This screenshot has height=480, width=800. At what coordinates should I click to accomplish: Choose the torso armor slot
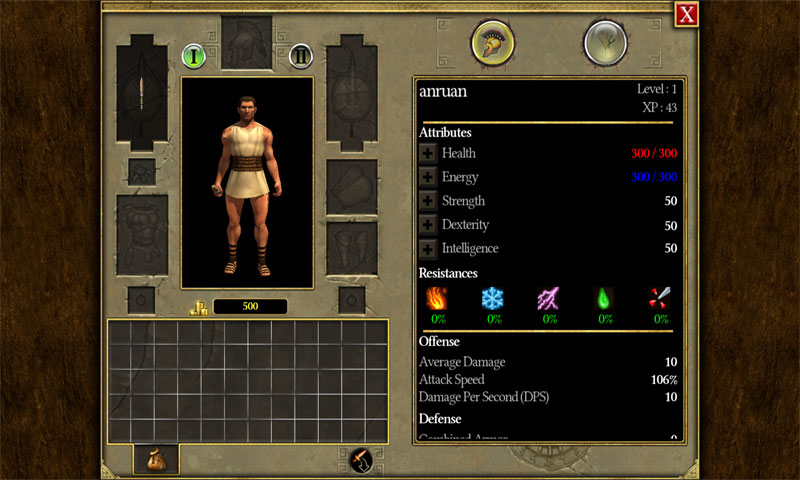pyautogui.click(x=142, y=235)
